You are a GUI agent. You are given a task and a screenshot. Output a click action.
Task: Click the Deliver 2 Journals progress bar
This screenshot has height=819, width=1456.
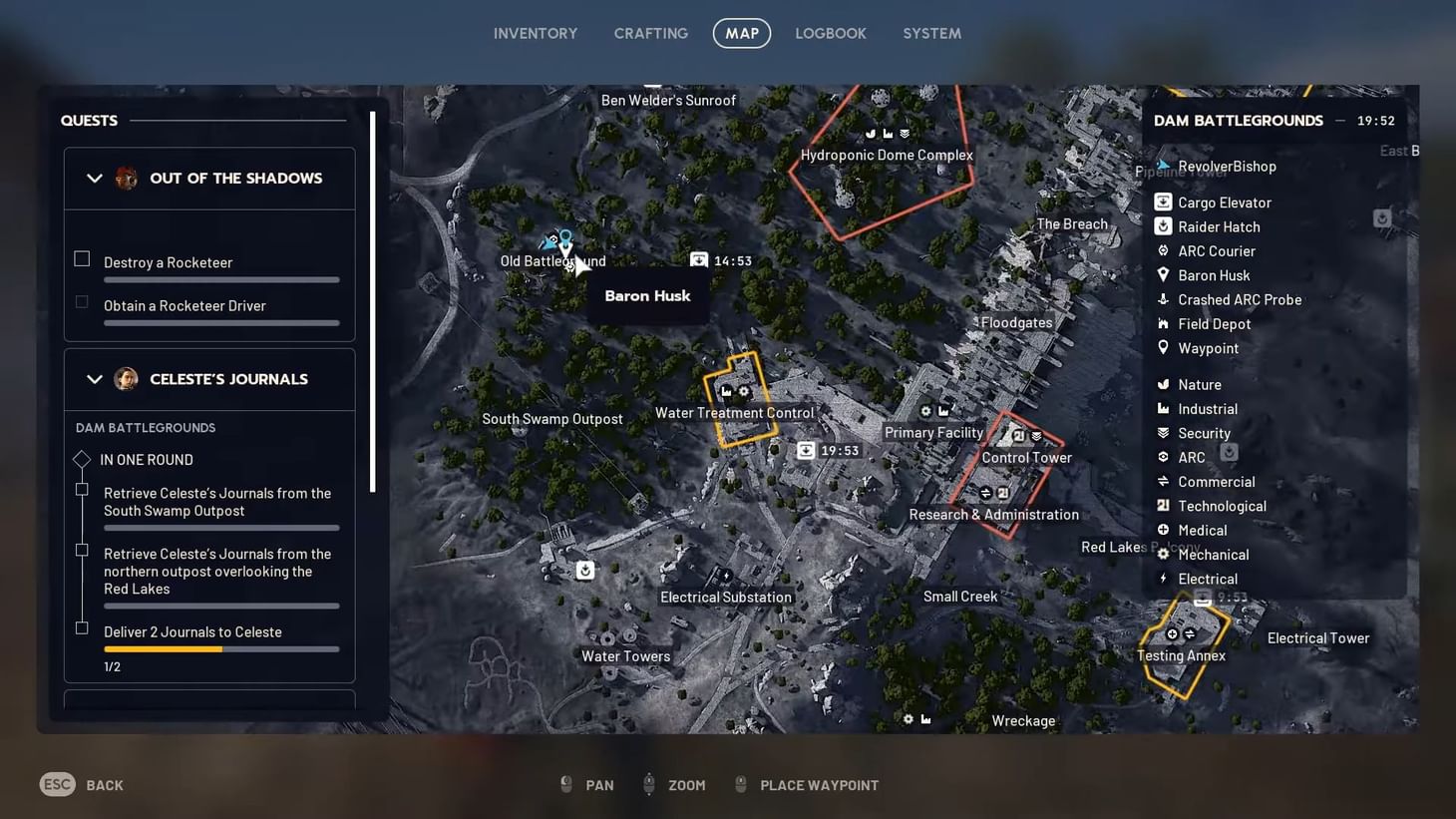tap(220, 648)
